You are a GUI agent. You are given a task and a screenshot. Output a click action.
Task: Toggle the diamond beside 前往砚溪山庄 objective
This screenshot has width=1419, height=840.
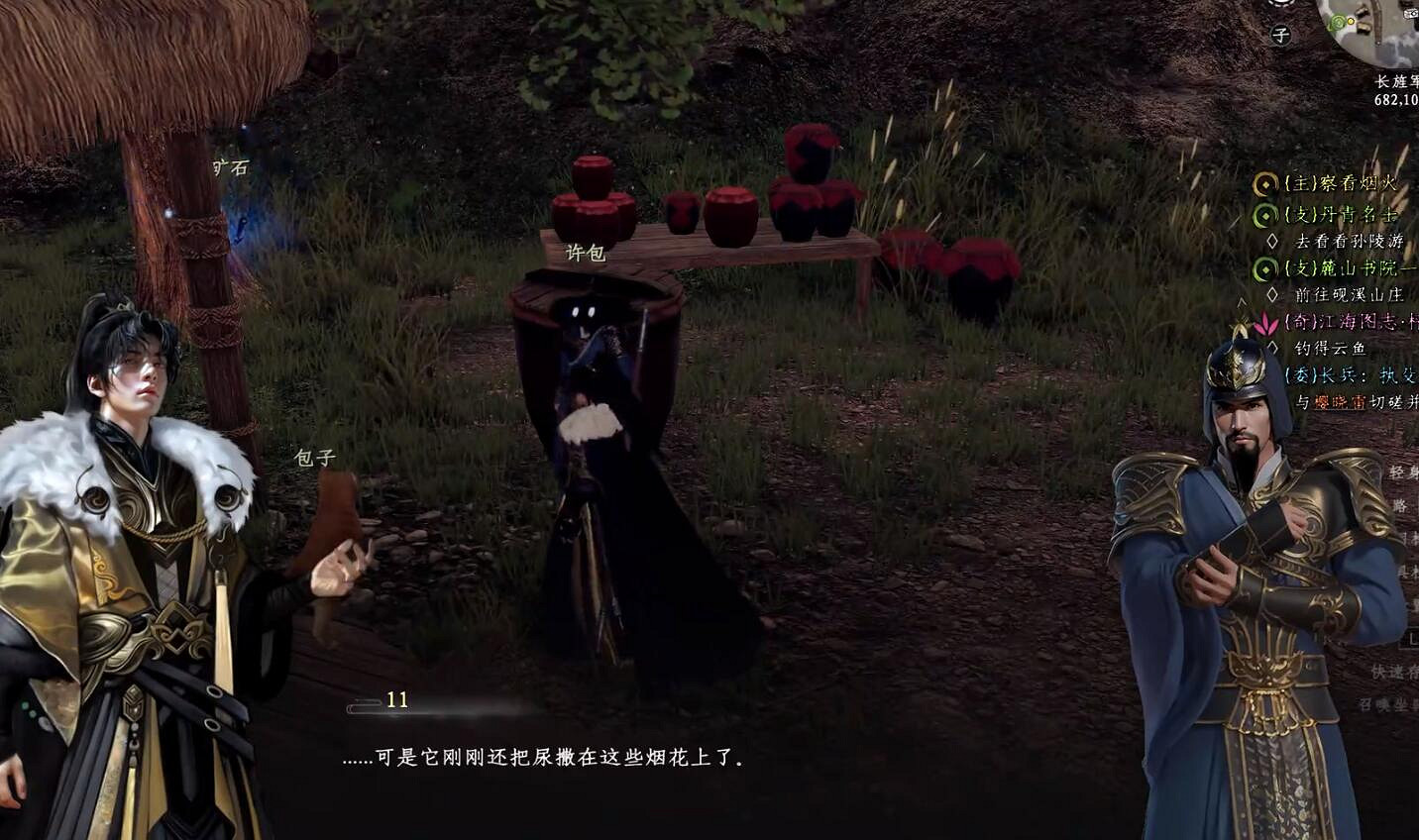coord(1272,294)
